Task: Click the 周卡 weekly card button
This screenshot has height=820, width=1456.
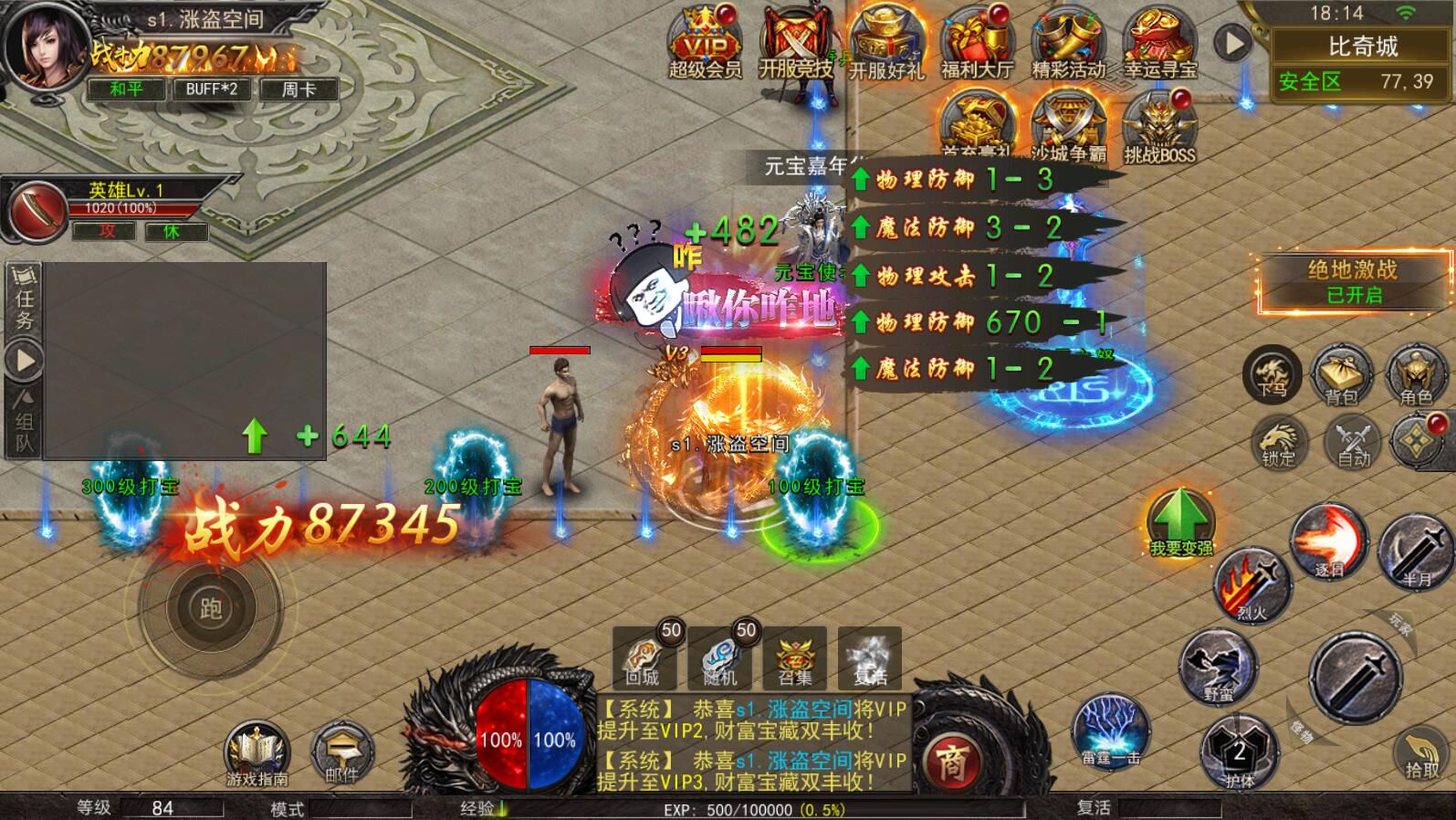Action: click(299, 89)
